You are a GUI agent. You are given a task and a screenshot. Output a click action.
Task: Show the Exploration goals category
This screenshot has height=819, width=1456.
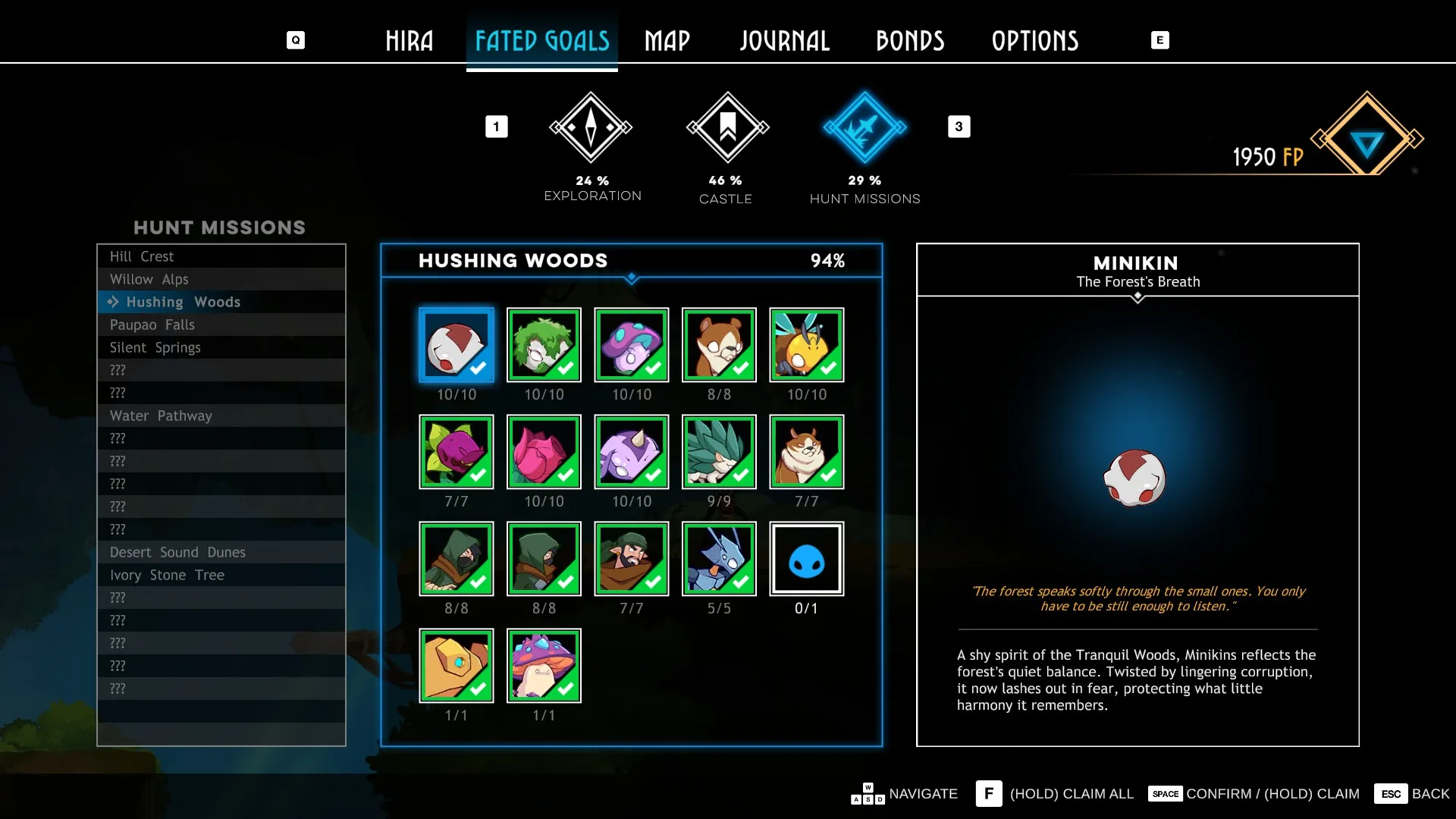click(x=591, y=127)
